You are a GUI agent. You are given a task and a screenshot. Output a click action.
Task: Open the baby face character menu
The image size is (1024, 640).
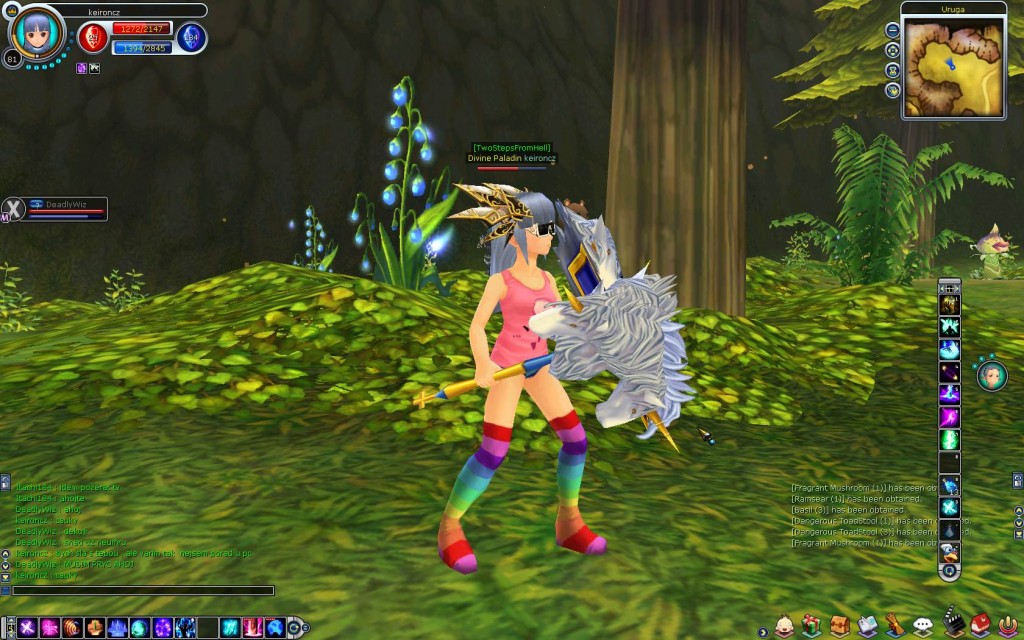pos(784,625)
